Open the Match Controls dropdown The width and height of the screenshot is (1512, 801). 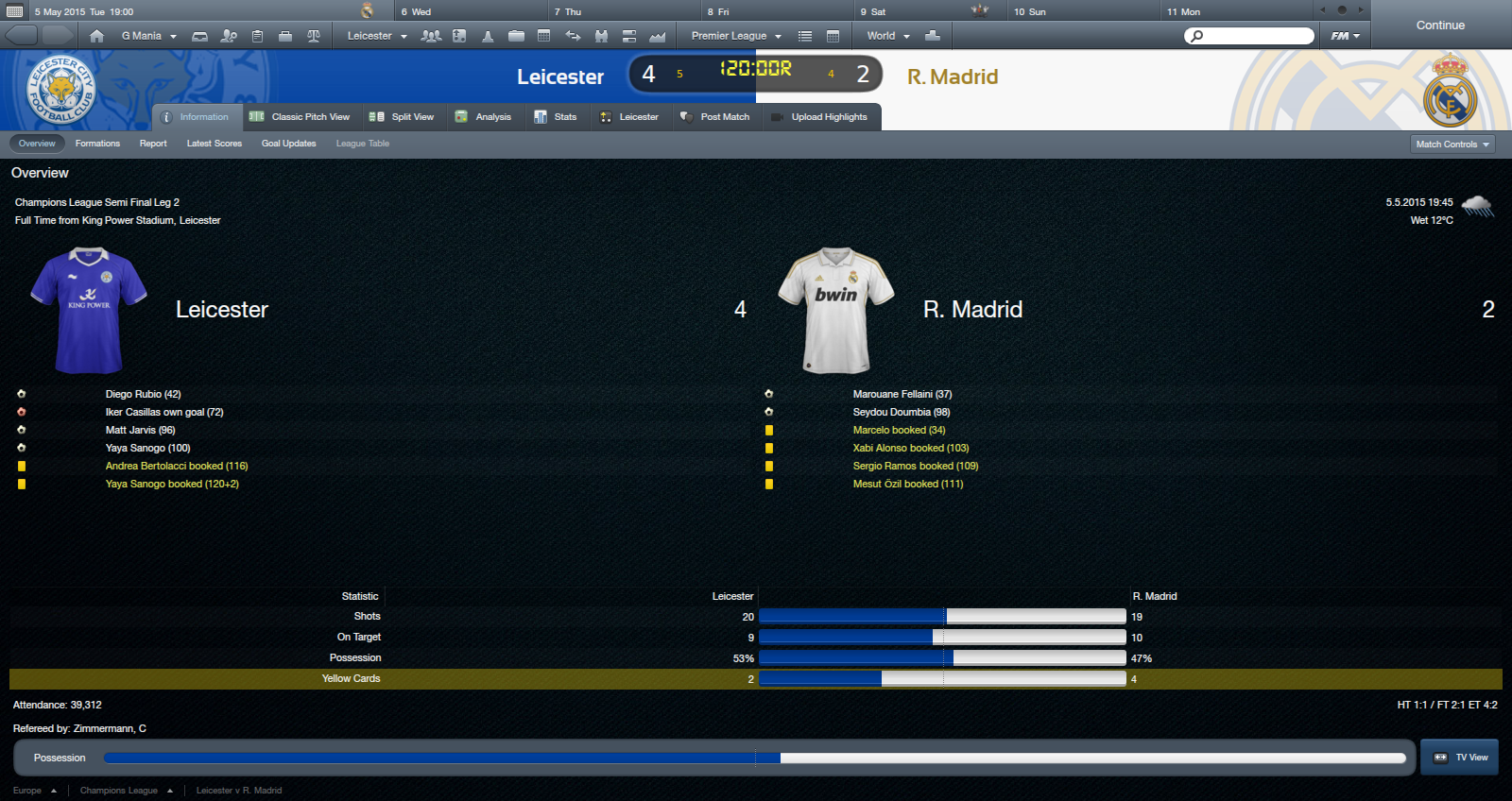click(x=1453, y=145)
